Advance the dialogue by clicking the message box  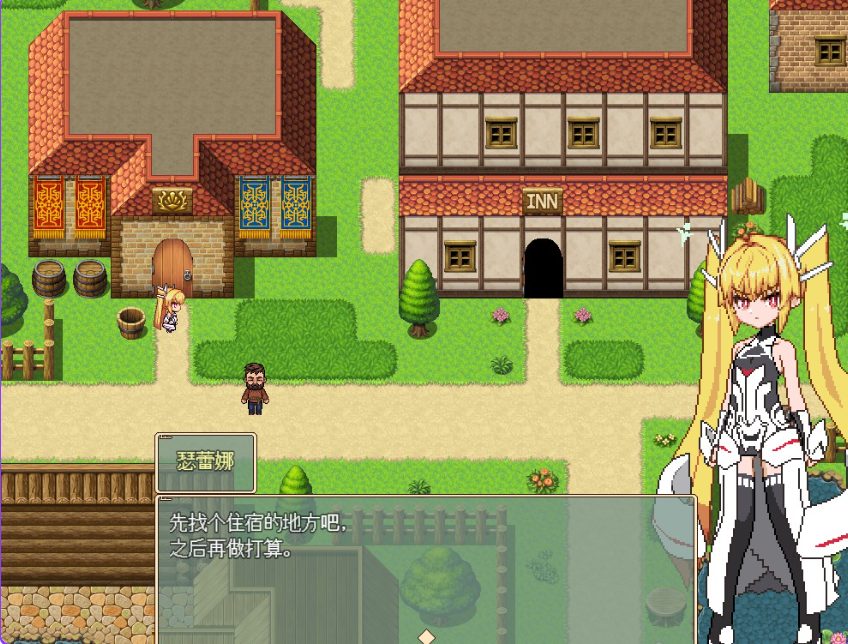click(425, 566)
